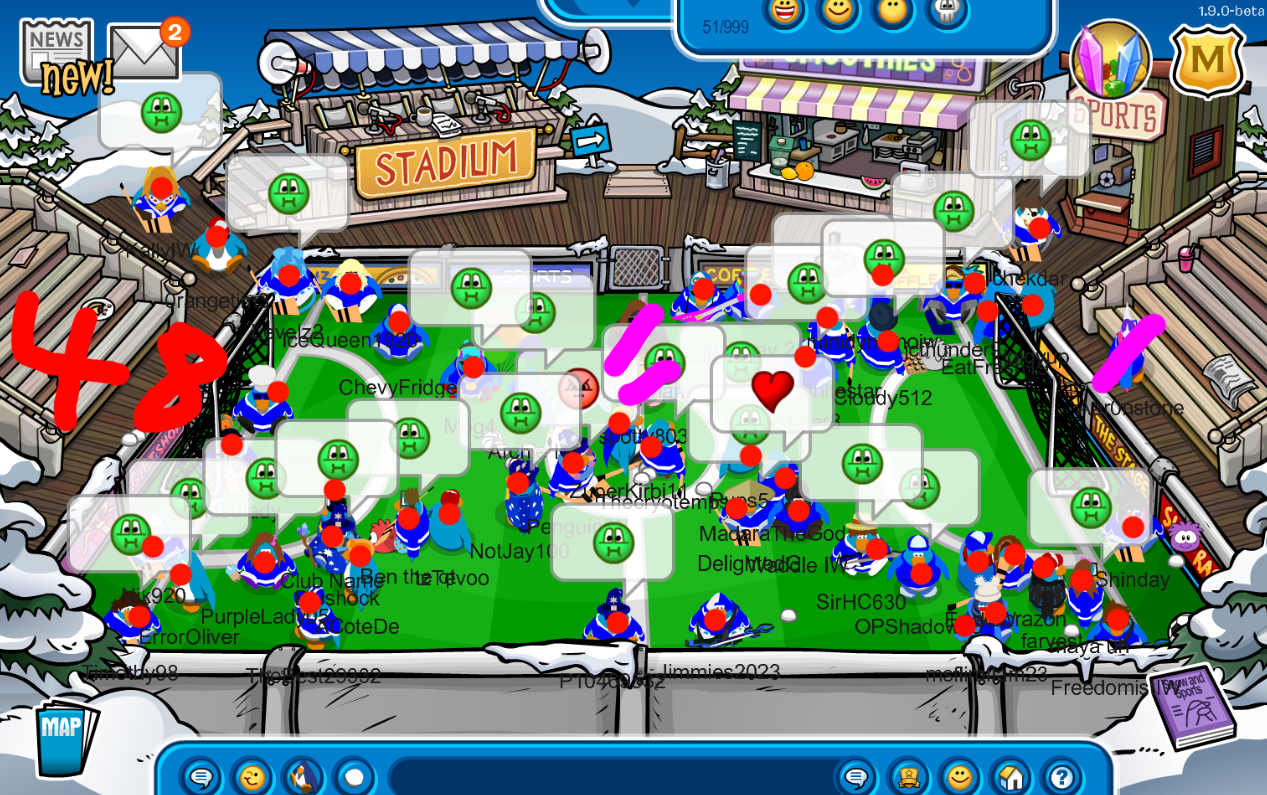Open the player card star badge button
The width and height of the screenshot is (1267, 795).
click(908, 777)
